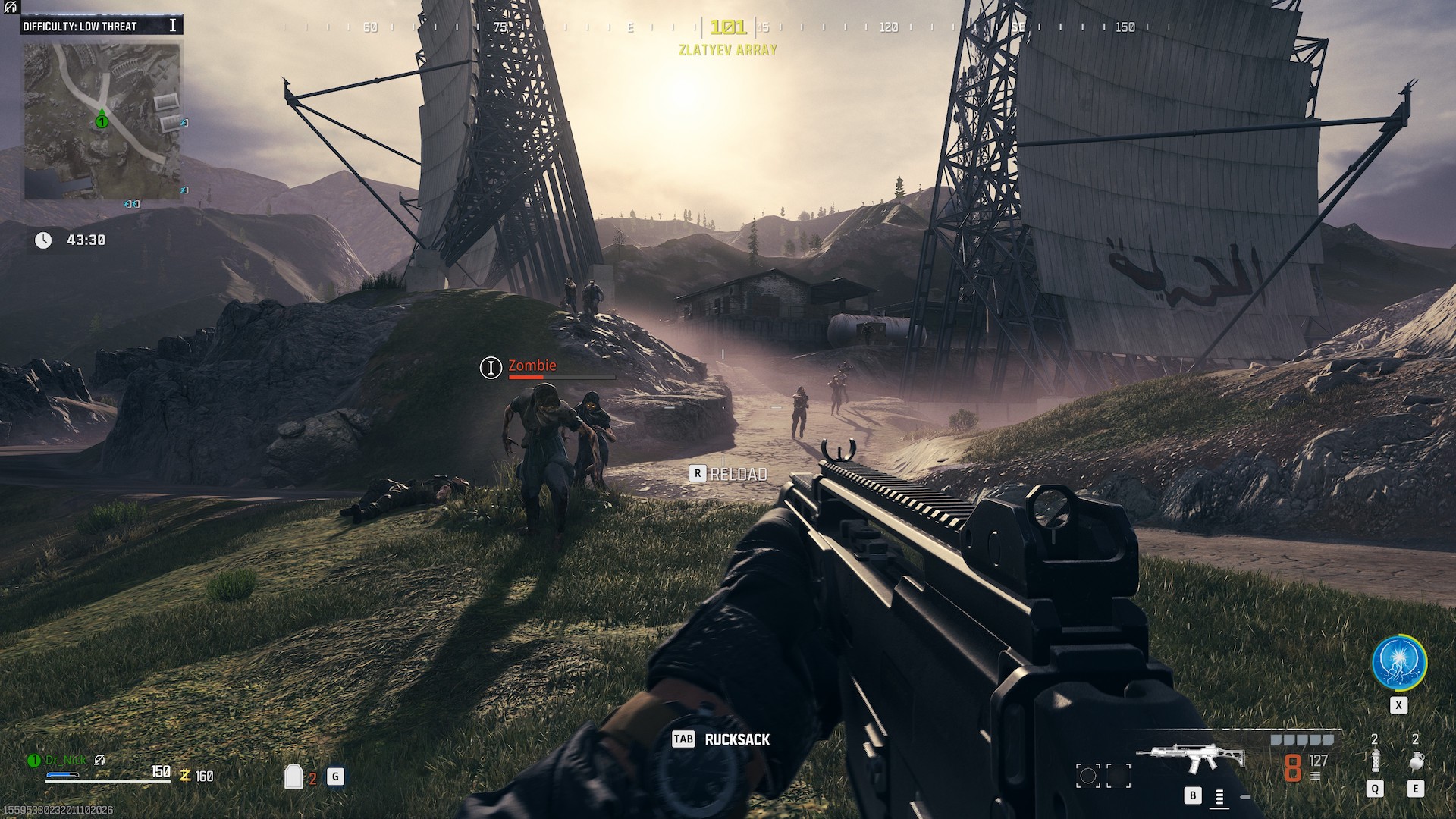1456x819 pixels.
Task: Click the armor plate icon
Action: coord(293,777)
